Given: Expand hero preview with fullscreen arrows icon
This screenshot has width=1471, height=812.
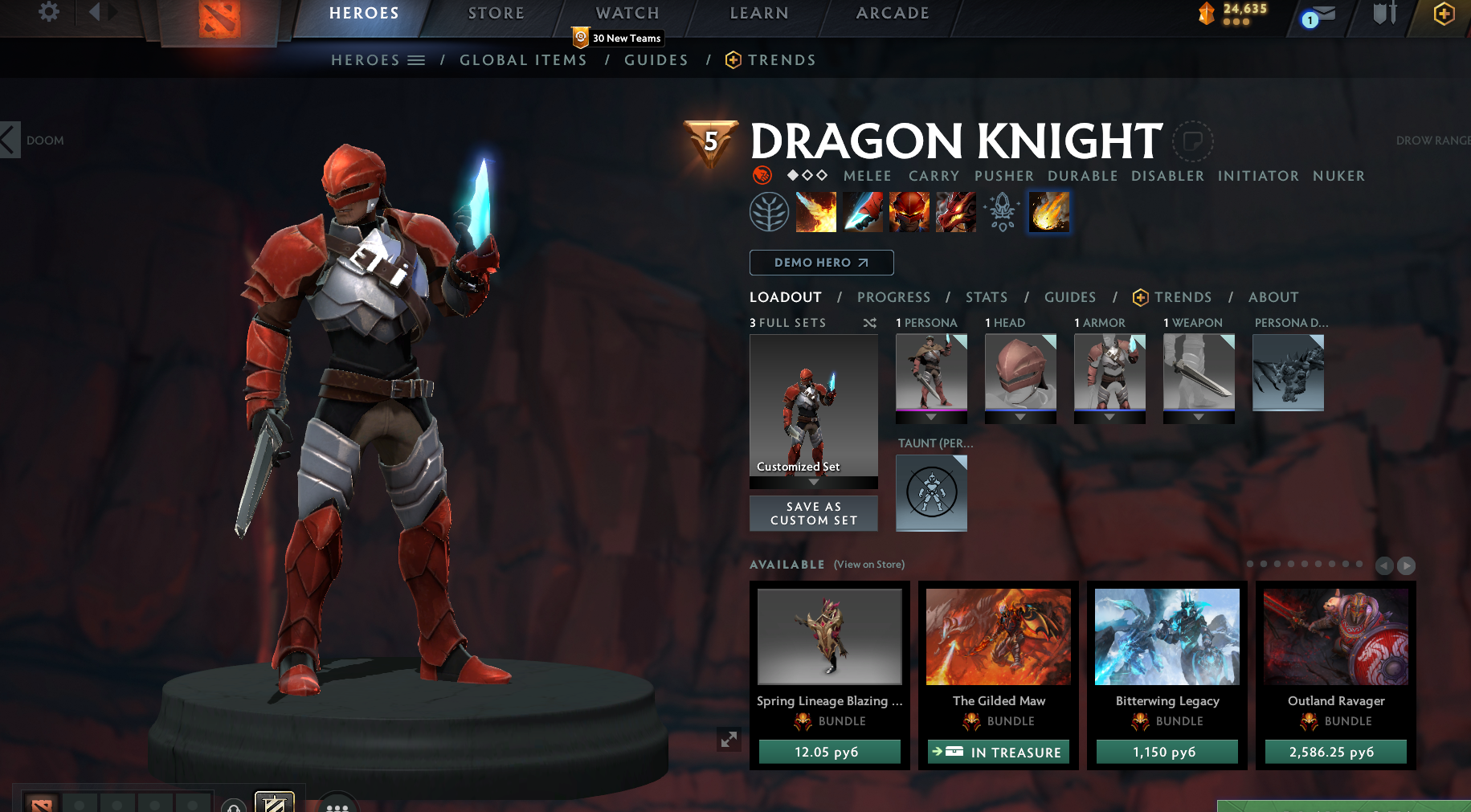Looking at the screenshot, I should point(729,740).
